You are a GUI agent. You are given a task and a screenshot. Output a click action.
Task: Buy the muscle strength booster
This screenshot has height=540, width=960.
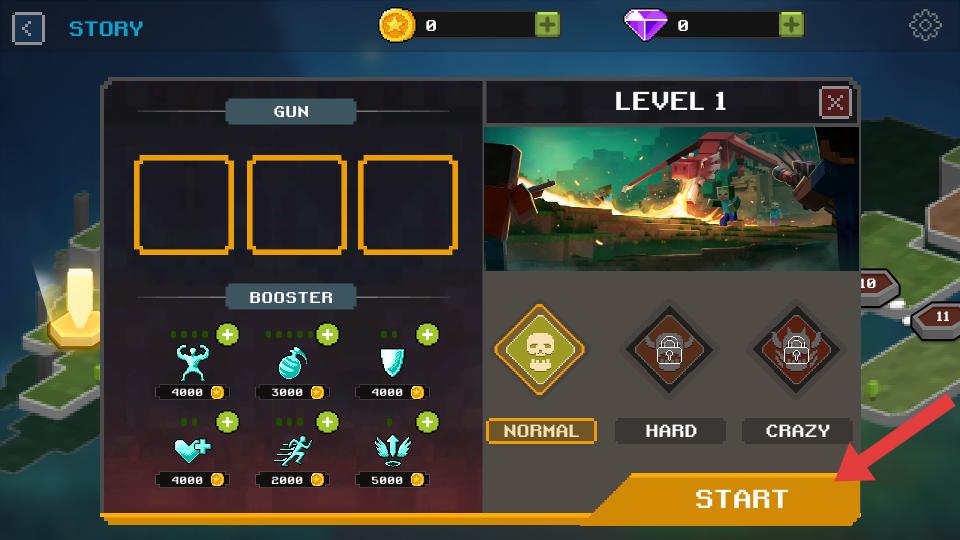point(228,334)
